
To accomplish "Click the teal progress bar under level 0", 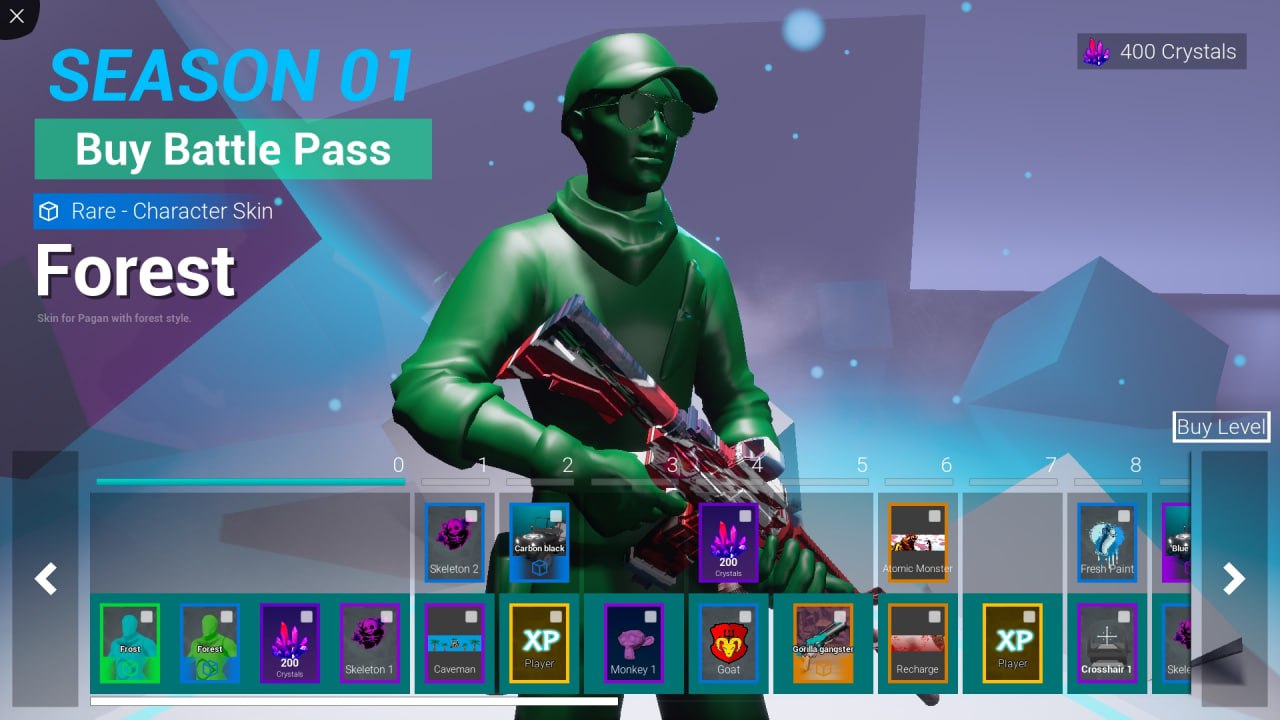I will [252, 480].
